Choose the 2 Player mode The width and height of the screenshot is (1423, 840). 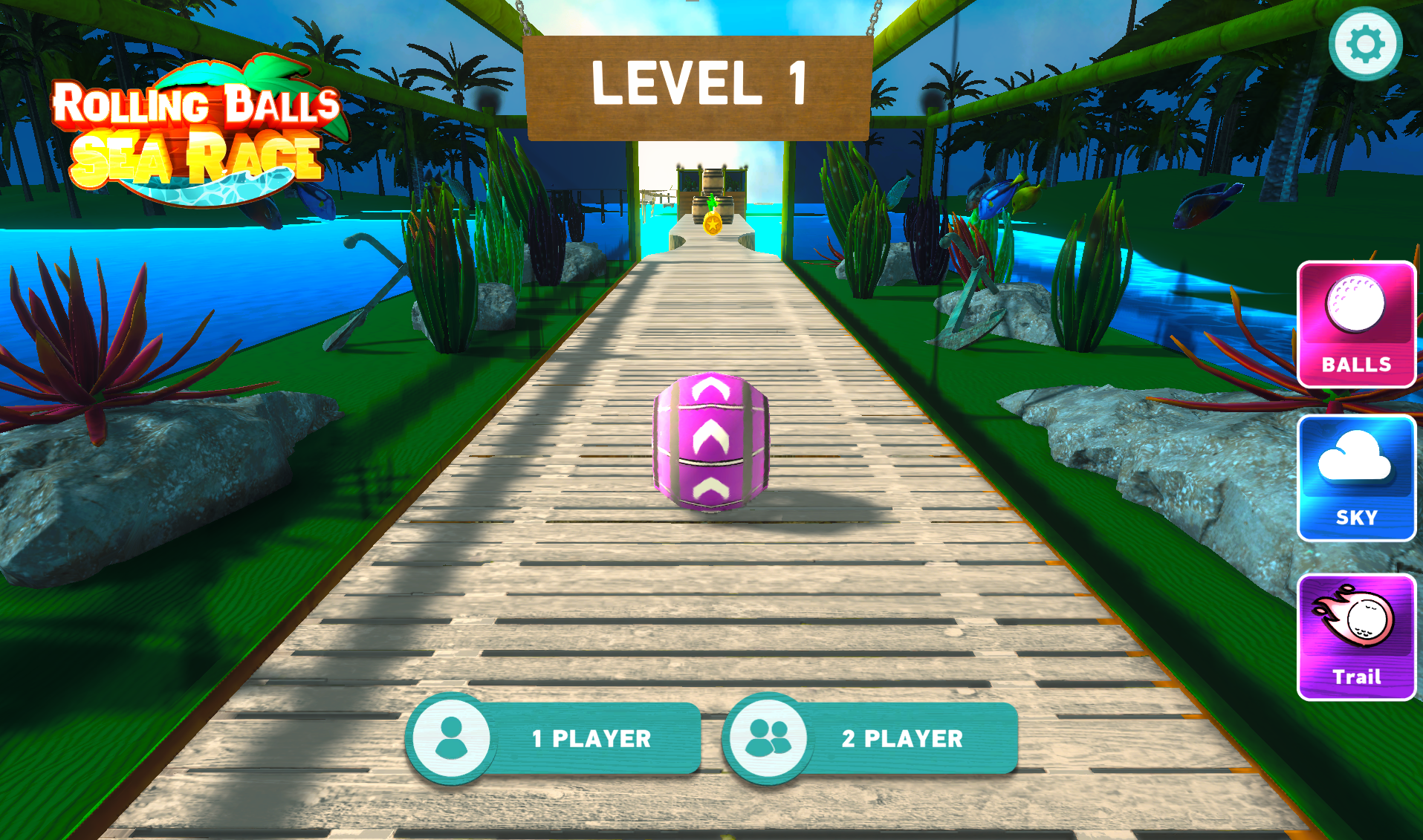pos(871,738)
